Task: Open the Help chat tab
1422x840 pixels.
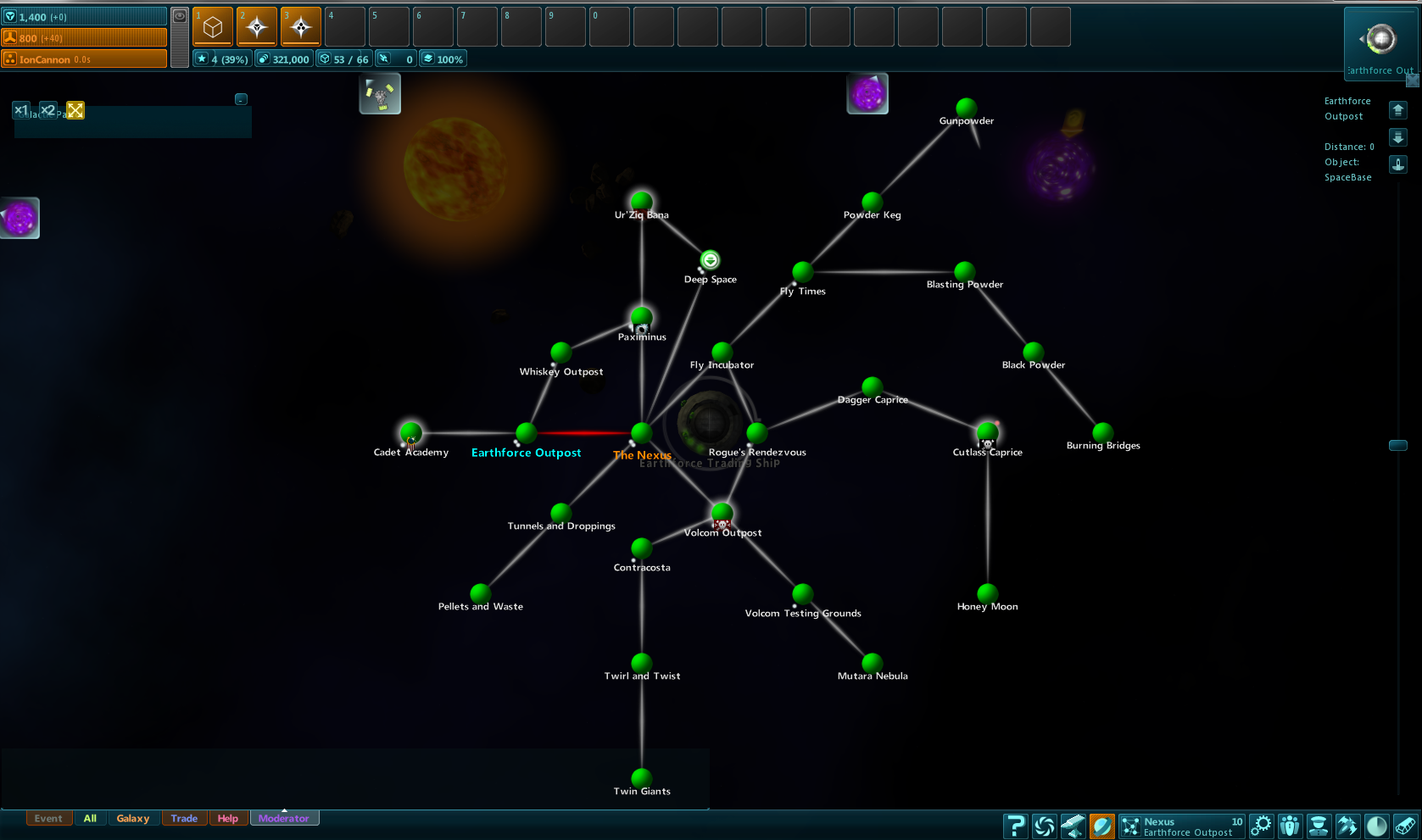Action: (227, 818)
